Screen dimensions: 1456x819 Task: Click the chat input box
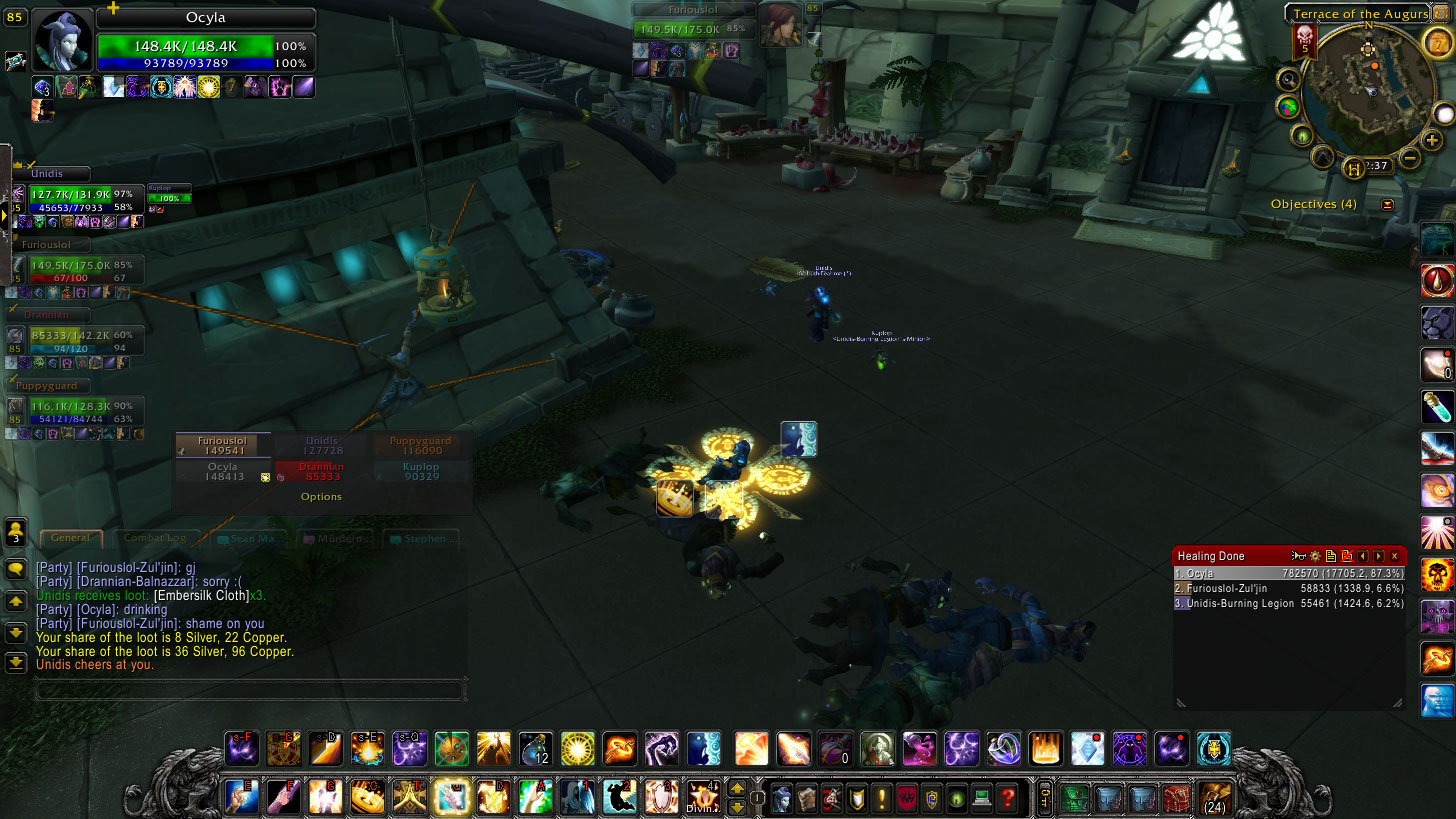click(250, 690)
